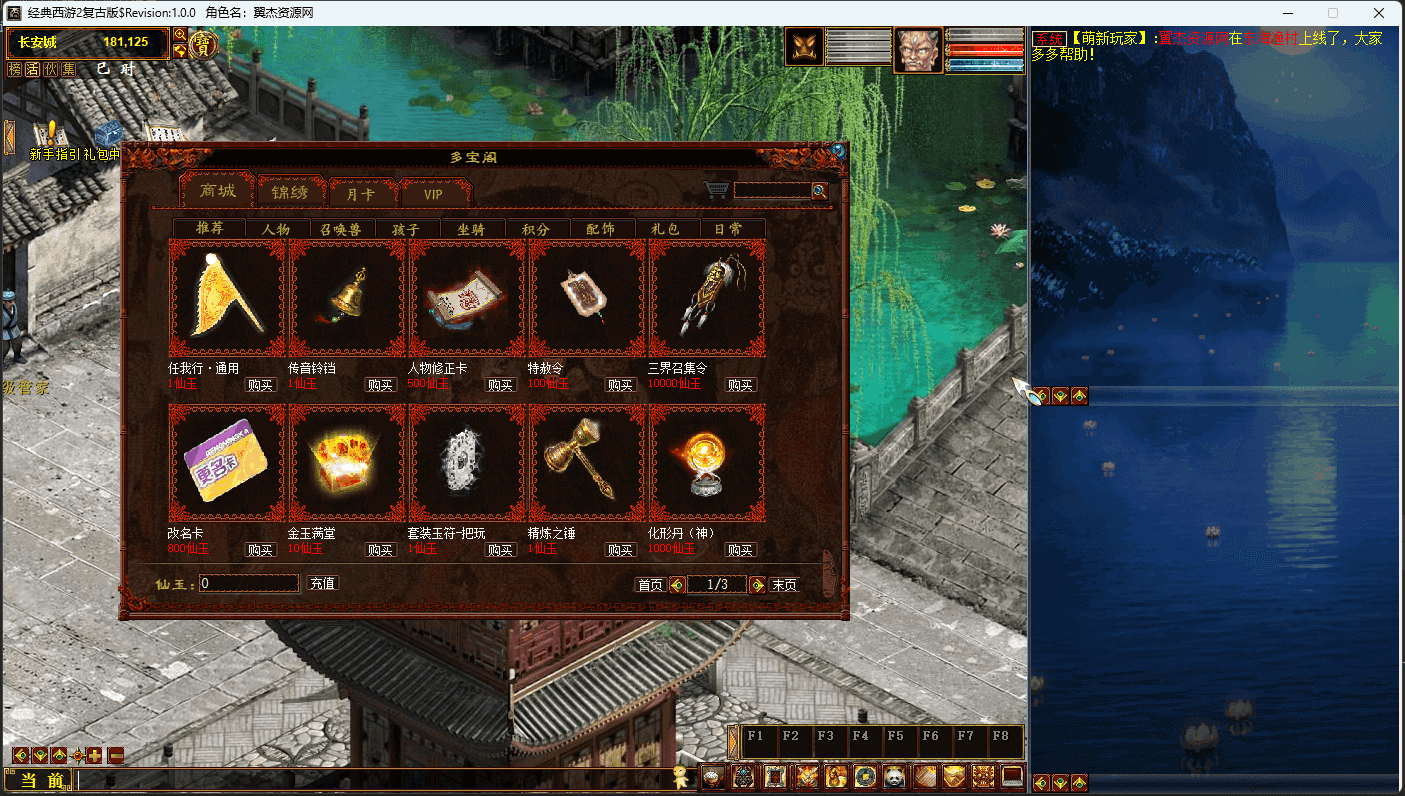Jump to the 首页 first page

650,585
